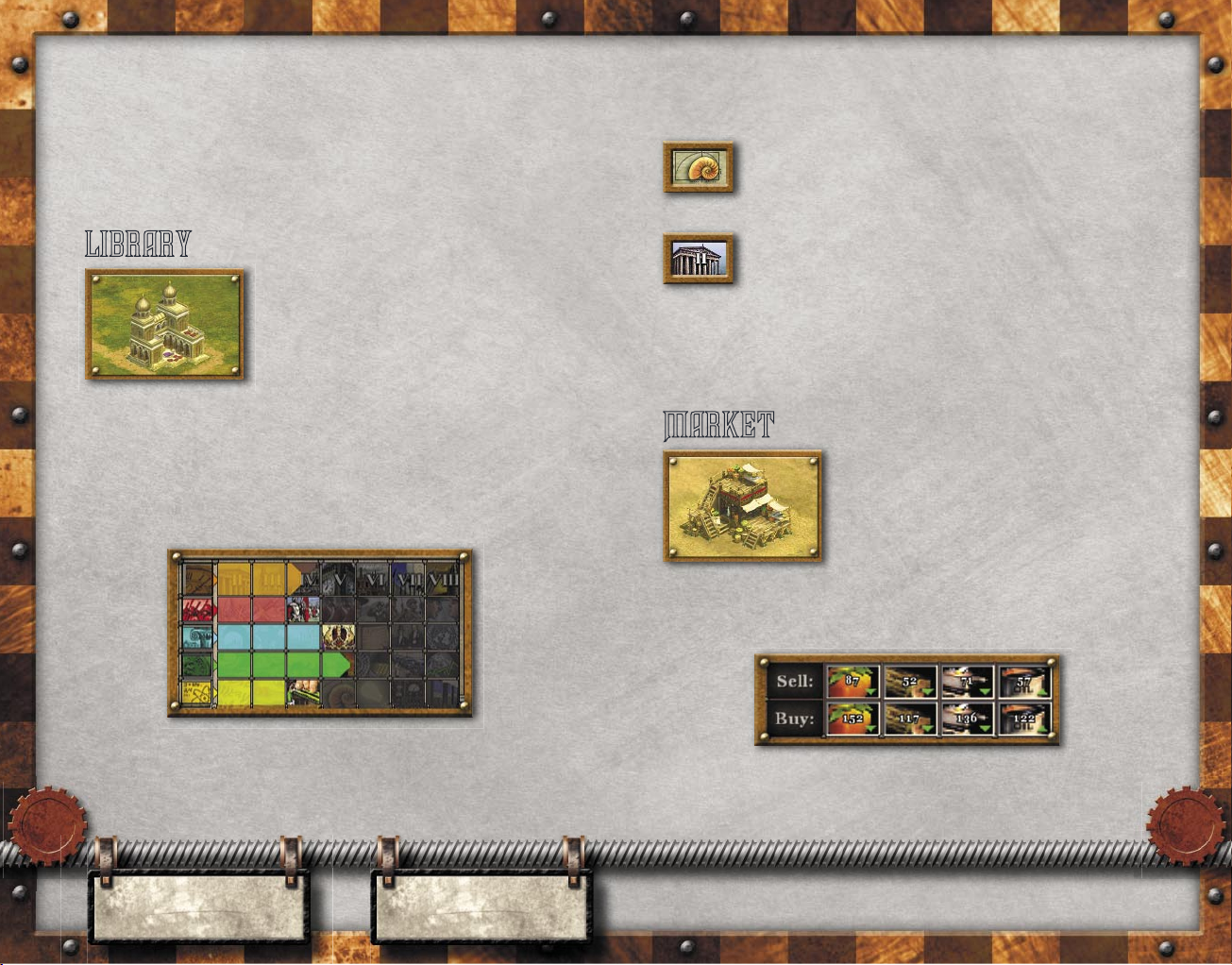The width and height of the screenshot is (1232, 965).
Task: Research the civic tech showing a crown
Action: click(x=337, y=637)
